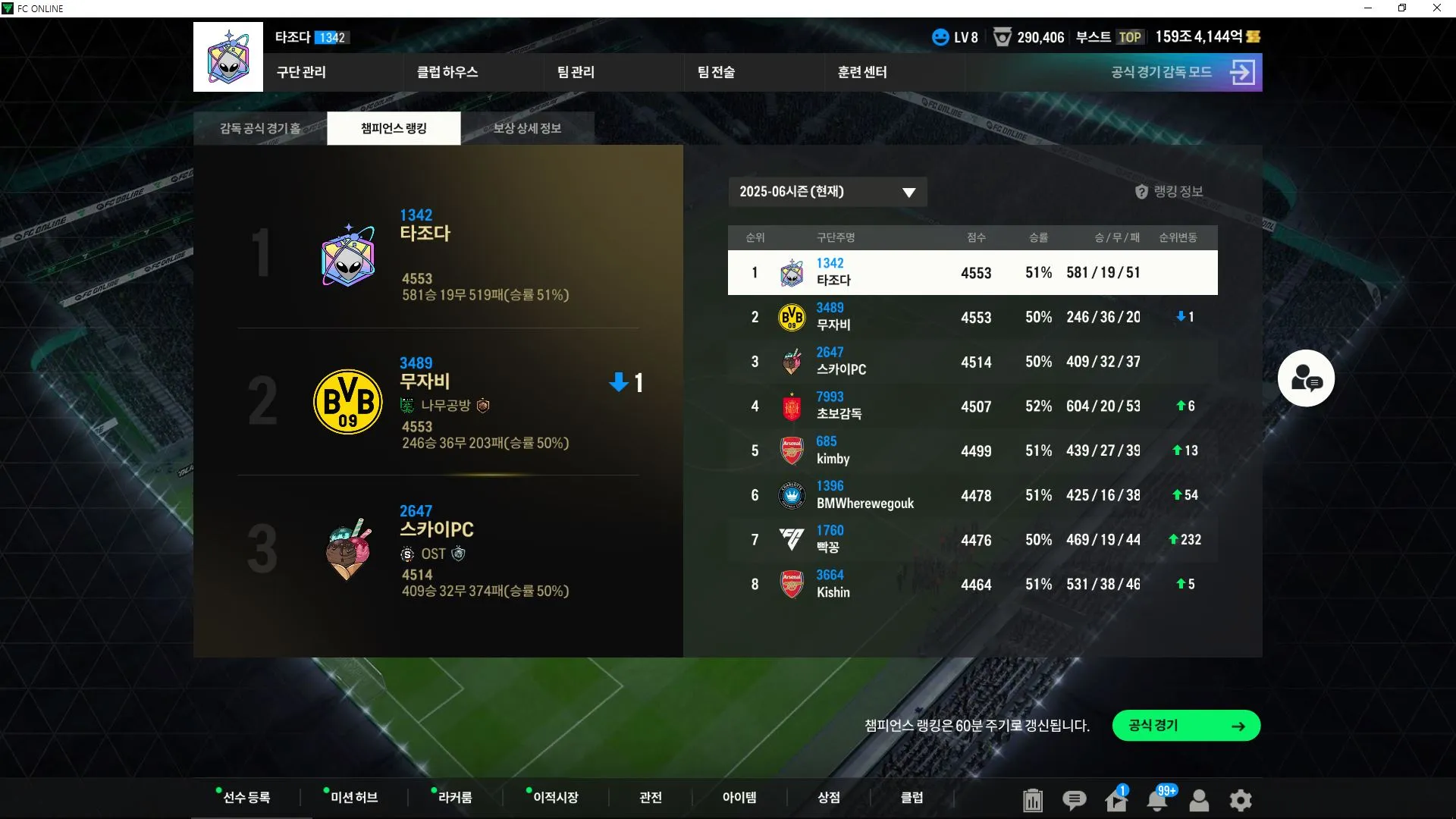Open the 미션 허브 menu

[x=353, y=798]
